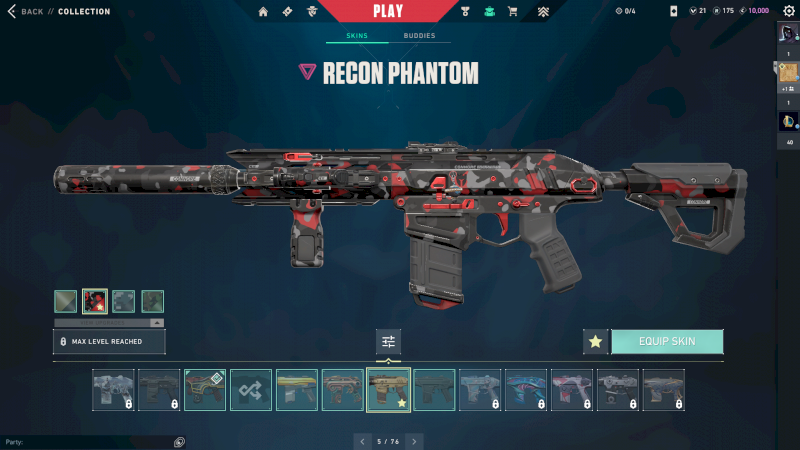
Task: Select the random shuffle skin tile
Action: (x=251, y=390)
